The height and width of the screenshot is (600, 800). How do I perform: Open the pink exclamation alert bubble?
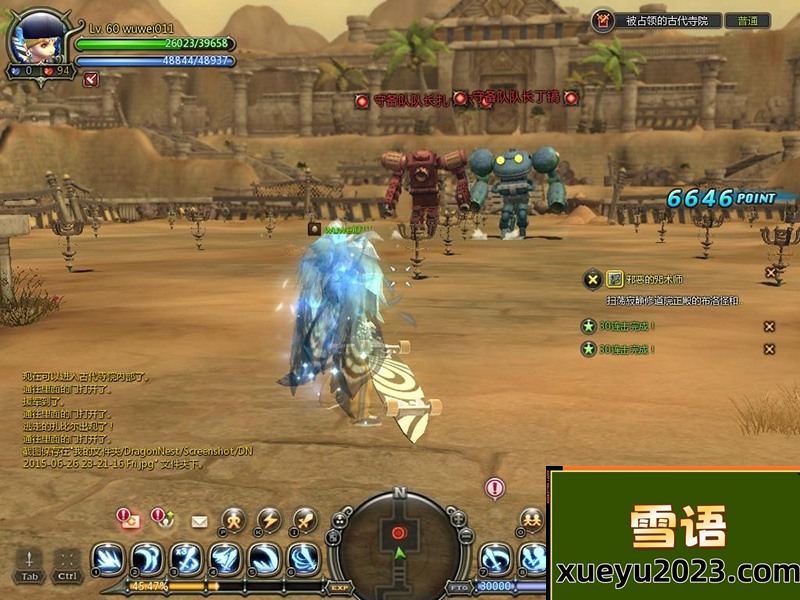(x=495, y=488)
